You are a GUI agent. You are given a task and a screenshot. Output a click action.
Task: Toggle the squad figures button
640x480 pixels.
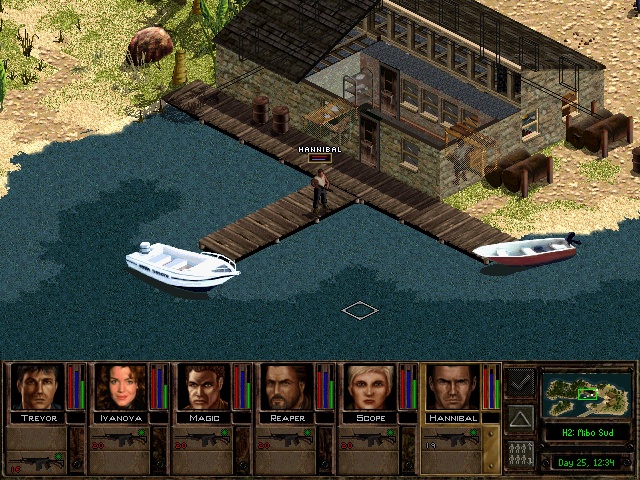(x=520, y=451)
